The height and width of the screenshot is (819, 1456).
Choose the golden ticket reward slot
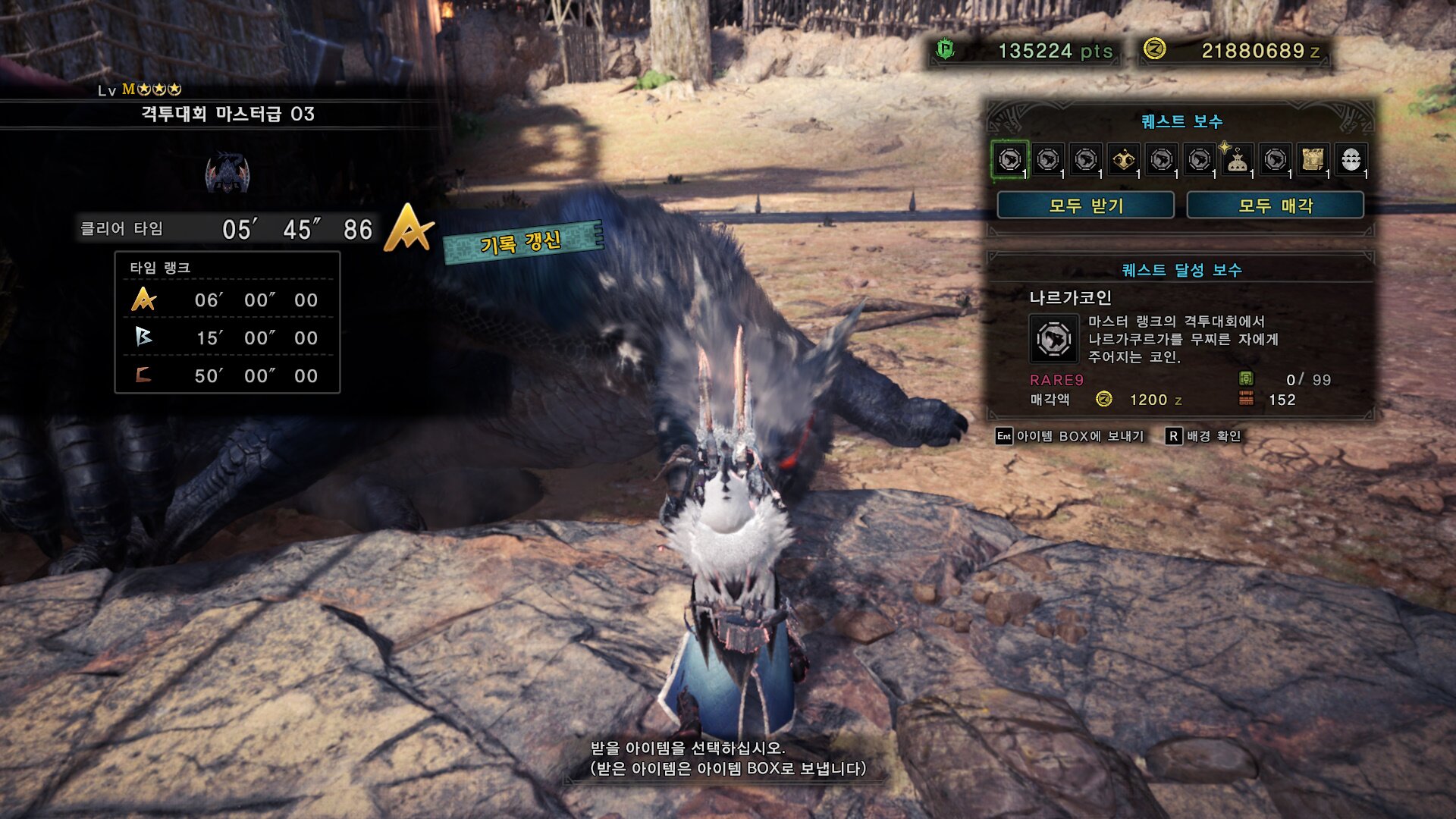click(1313, 160)
